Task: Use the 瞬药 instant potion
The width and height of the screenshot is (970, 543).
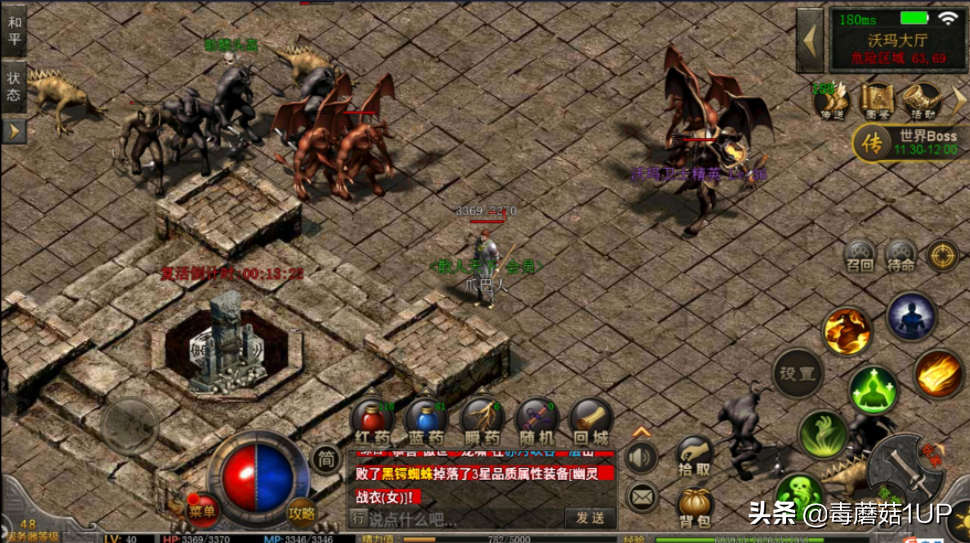Action: tap(482, 420)
